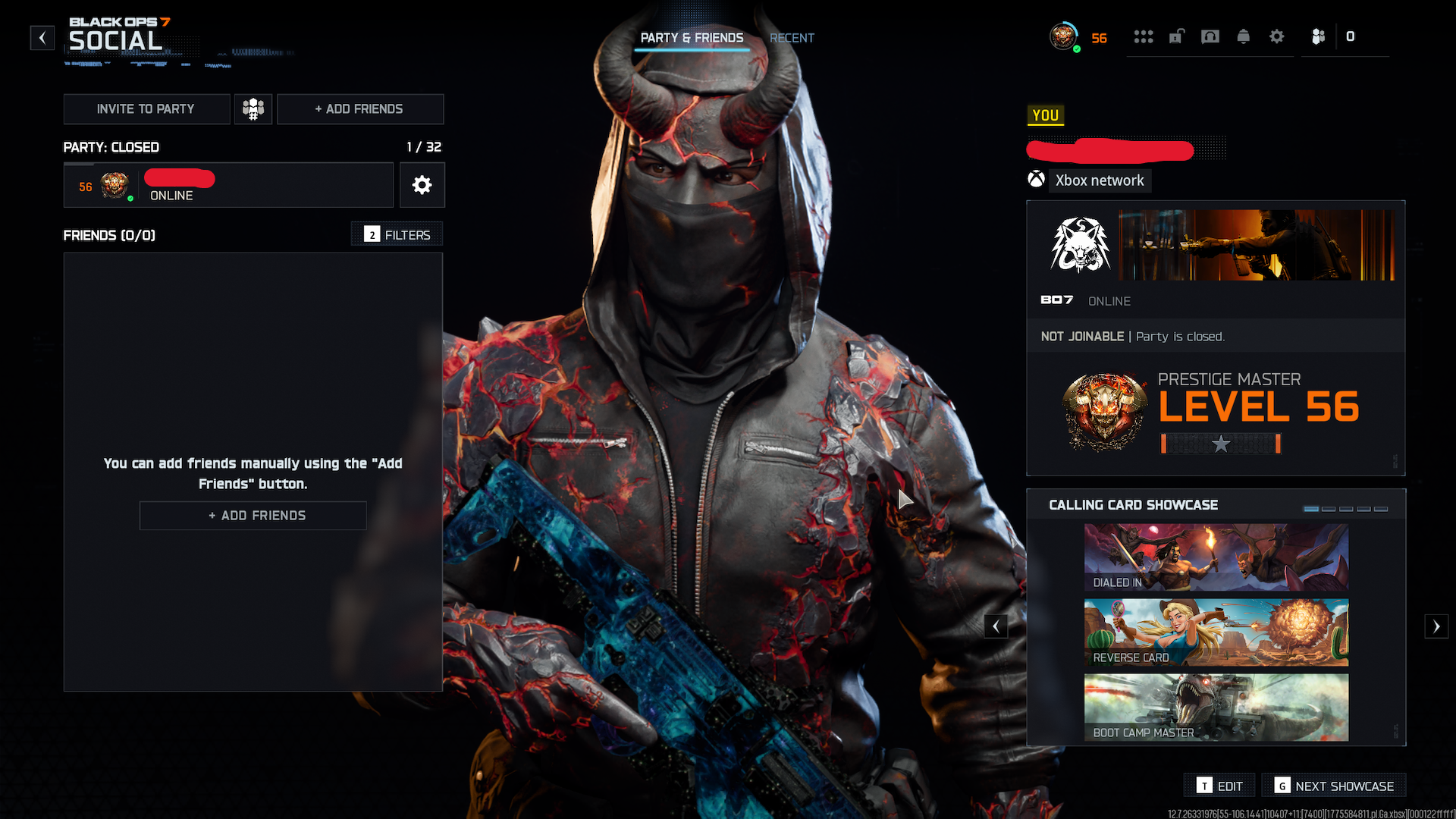Open notifications bell icon

[1243, 36]
